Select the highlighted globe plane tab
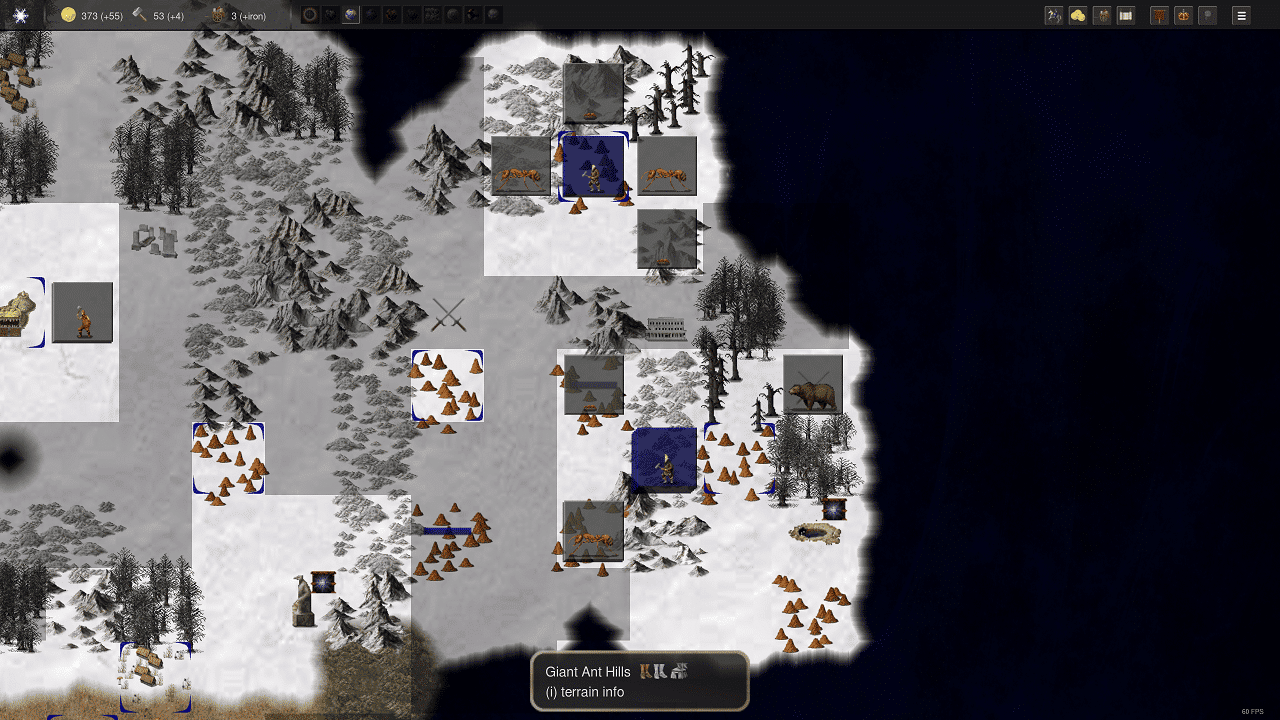The width and height of the screenshot is (1280, 720). [350, 14]
